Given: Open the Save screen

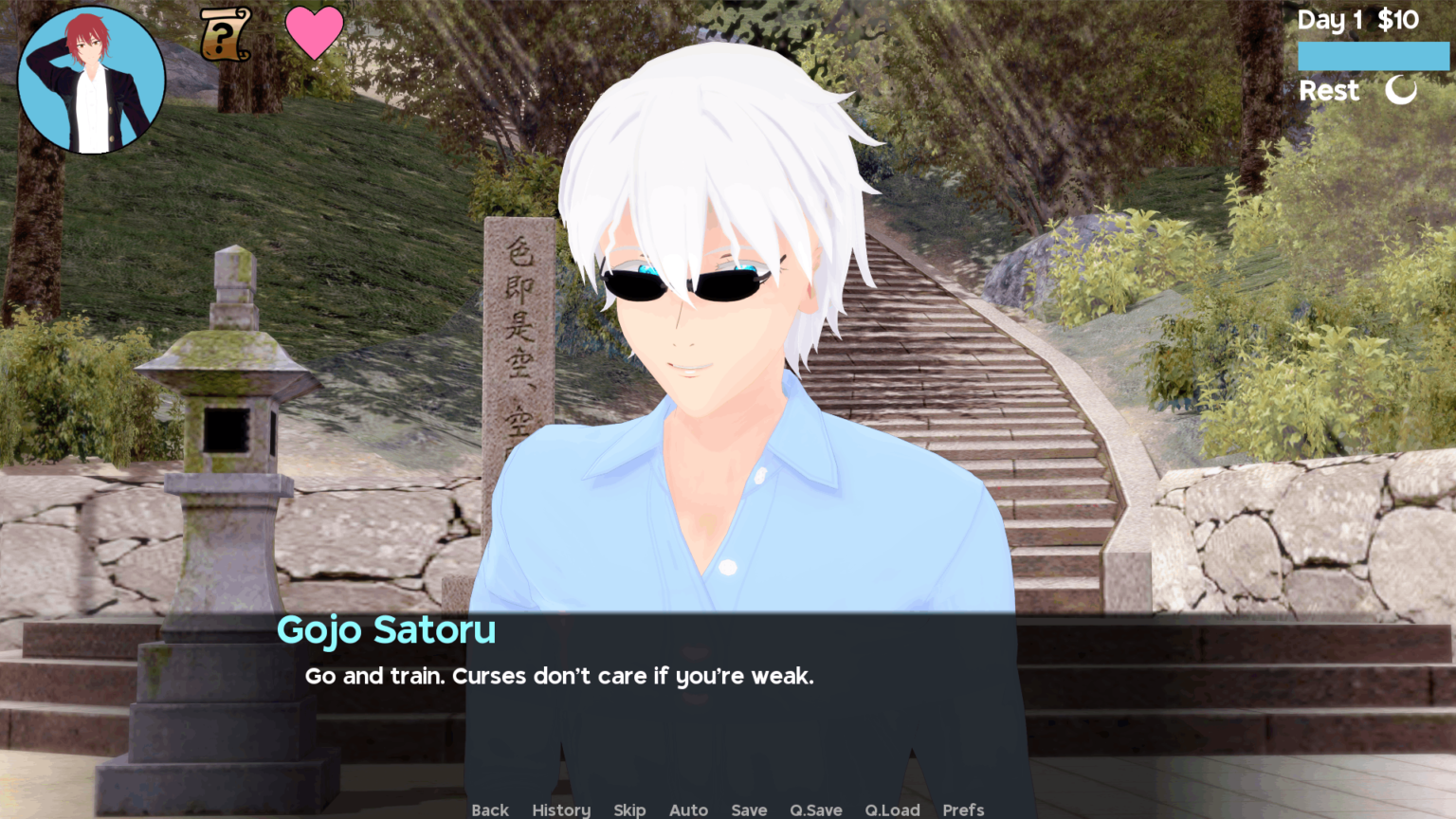Looking at the screenshot, I should [749, 810].
